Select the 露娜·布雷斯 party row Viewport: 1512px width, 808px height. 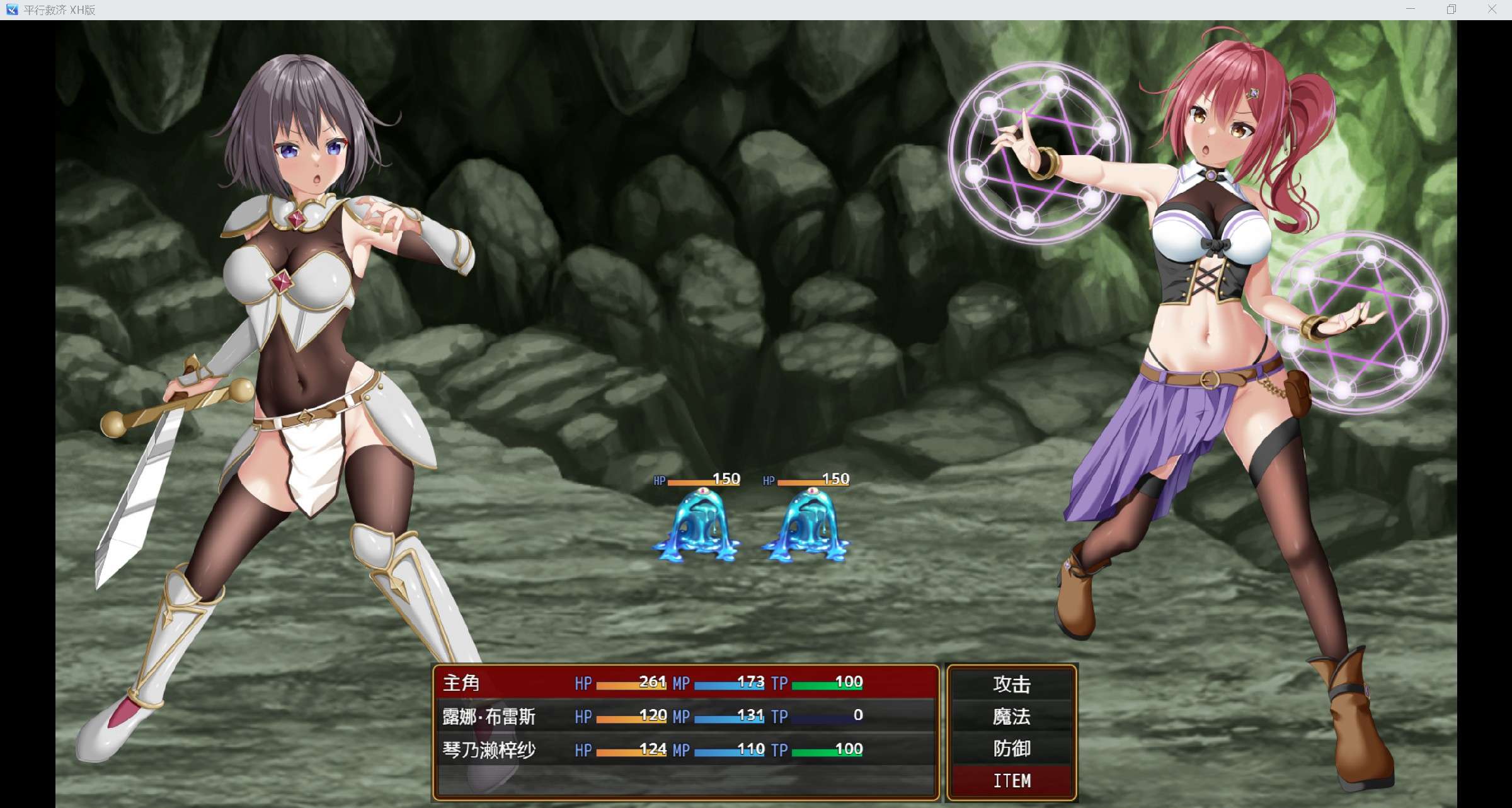tap(685, 716)
